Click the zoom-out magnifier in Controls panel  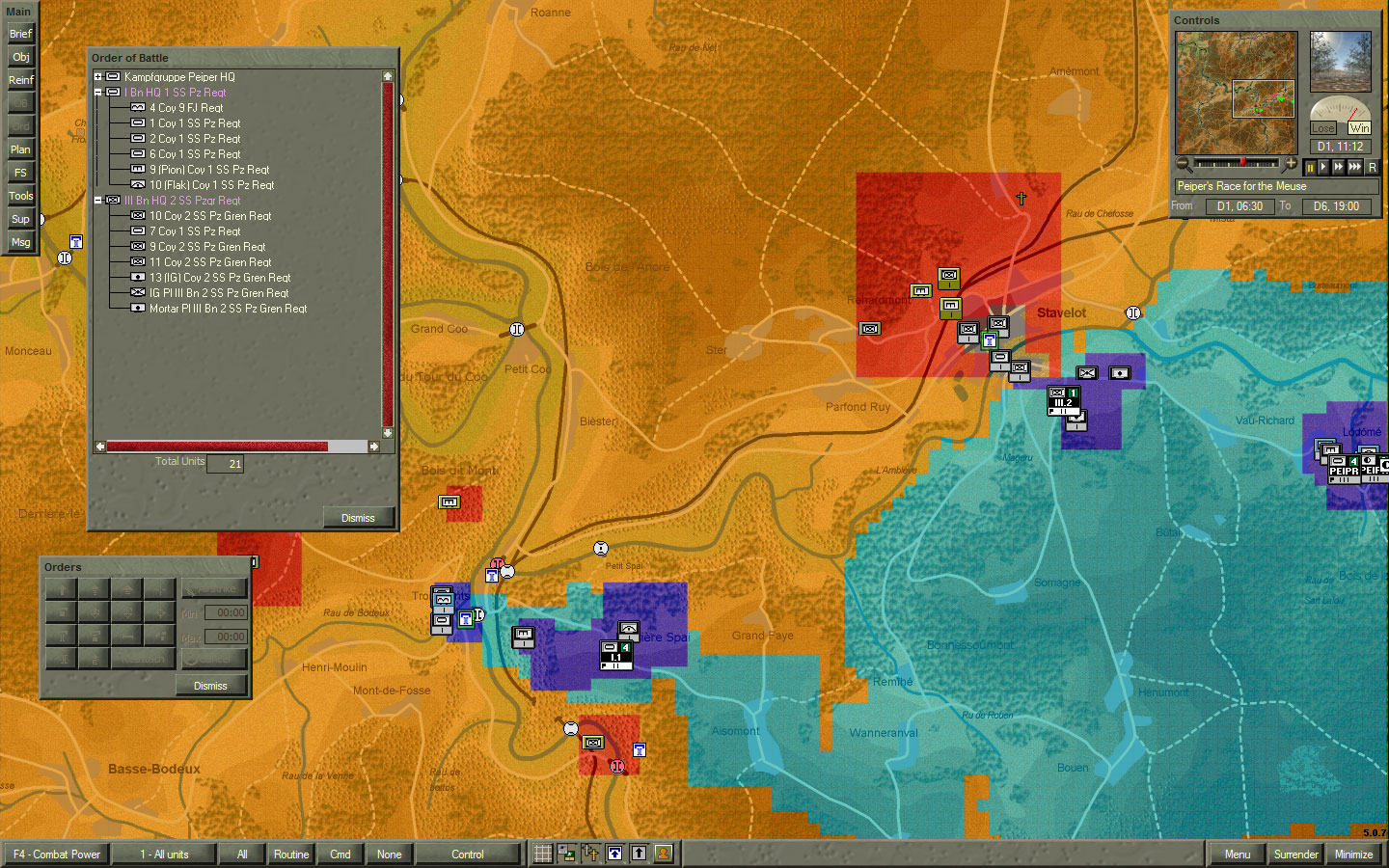coord(1185,164)
